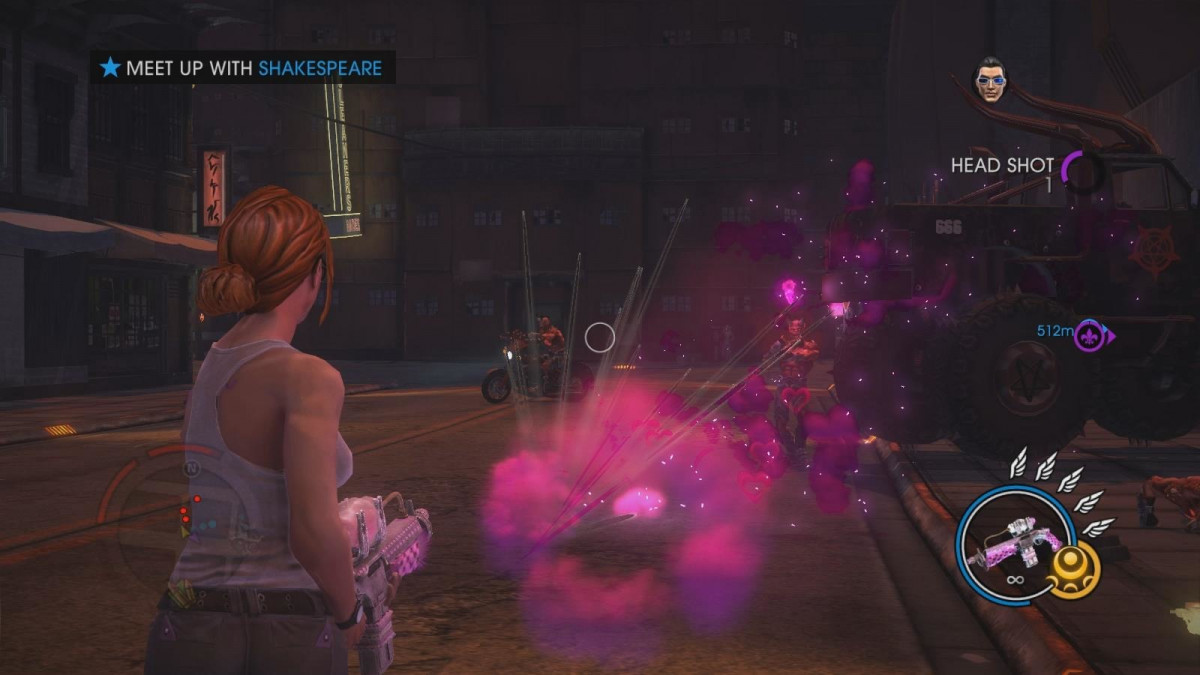
Task: Open the circular minimap radar
Action: pos(170,517)
